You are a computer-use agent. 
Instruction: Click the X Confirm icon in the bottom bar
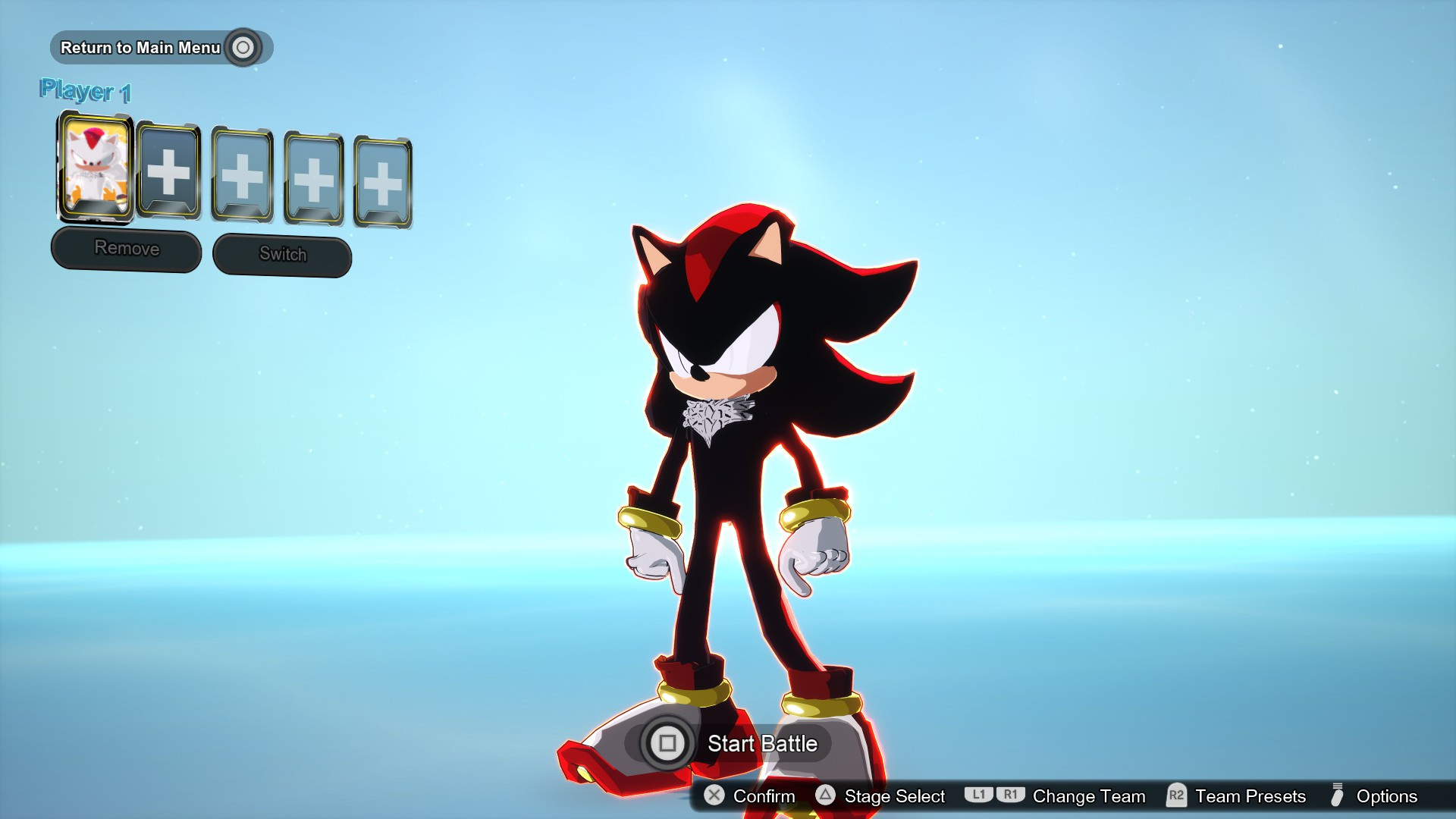714,796
